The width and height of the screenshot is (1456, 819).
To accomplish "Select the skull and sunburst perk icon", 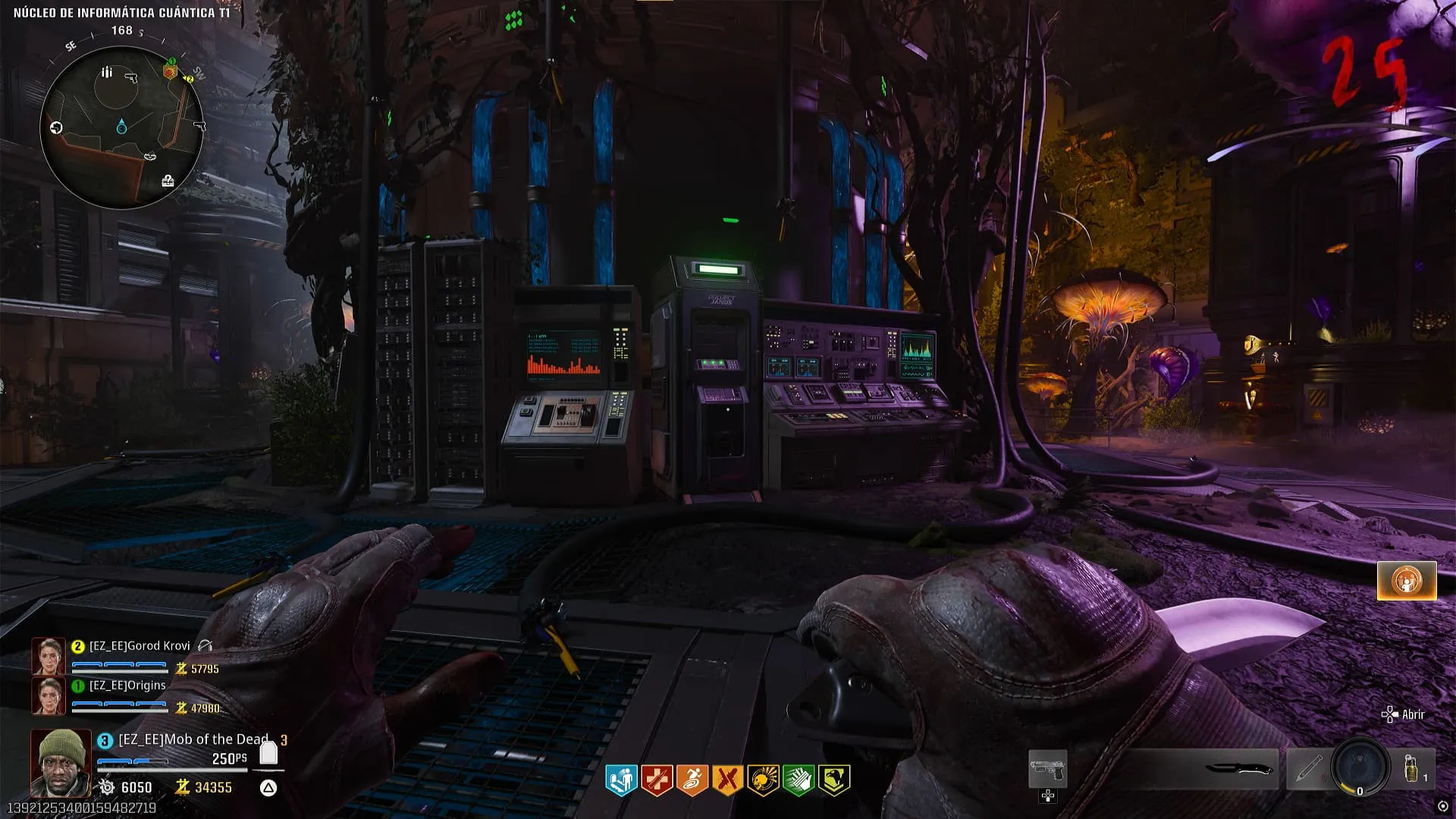I will tap(763, 780).
